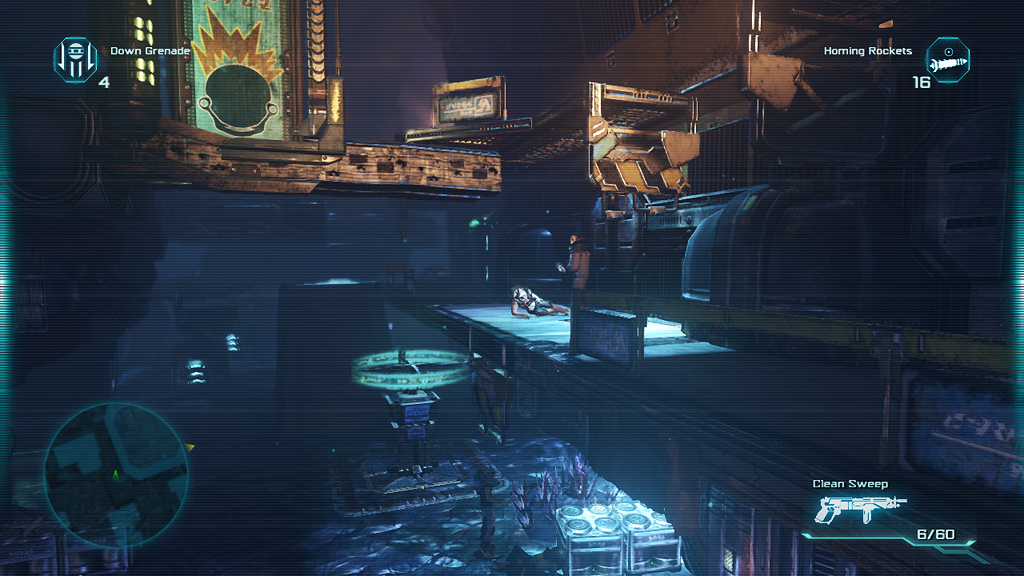The width and height of the screenshot is (1024, 576).
Task: Choose the Clean Sweep weapon icon
Action: pos(860,510)
